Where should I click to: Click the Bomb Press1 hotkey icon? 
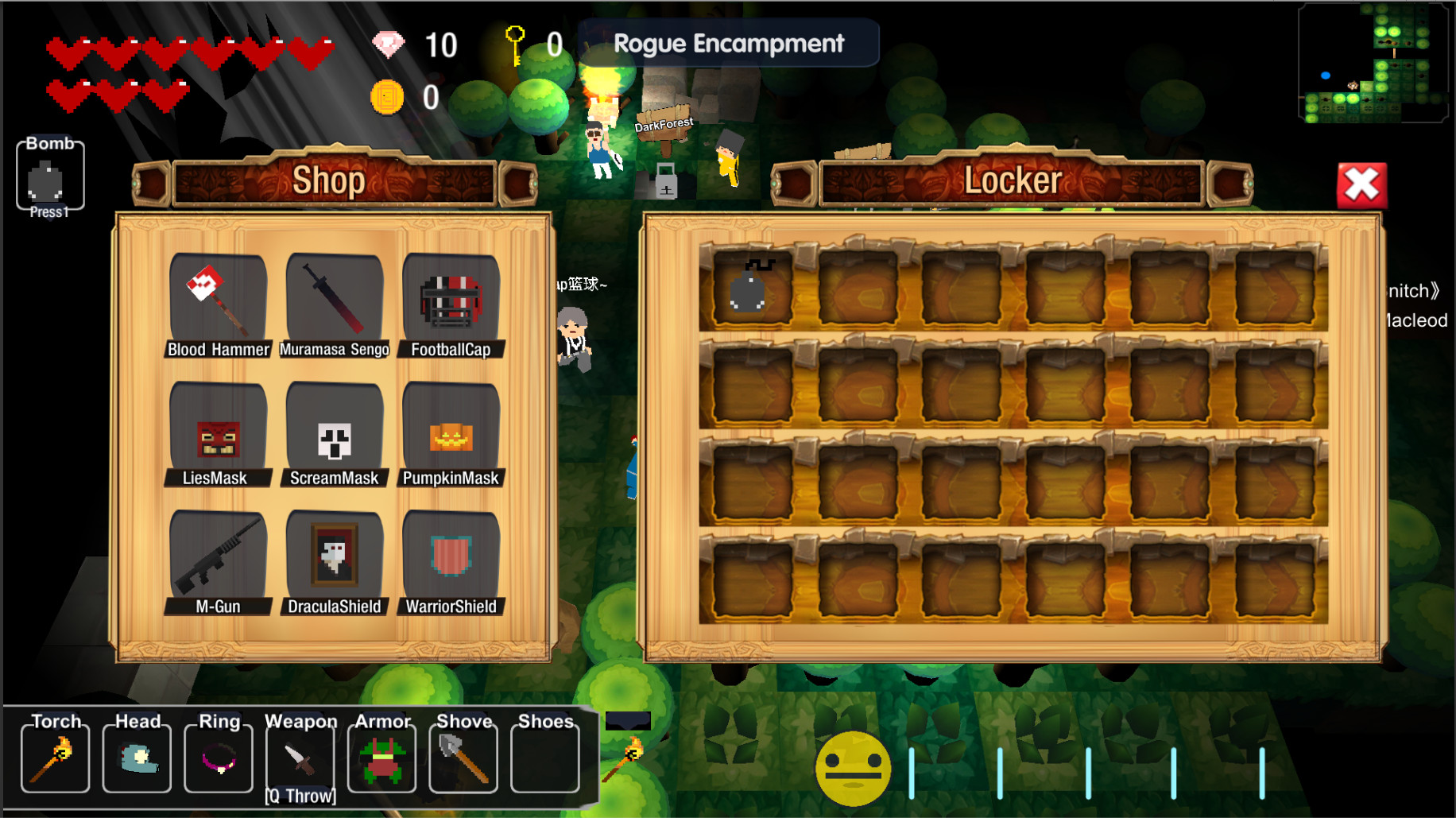tap(49, 176)
